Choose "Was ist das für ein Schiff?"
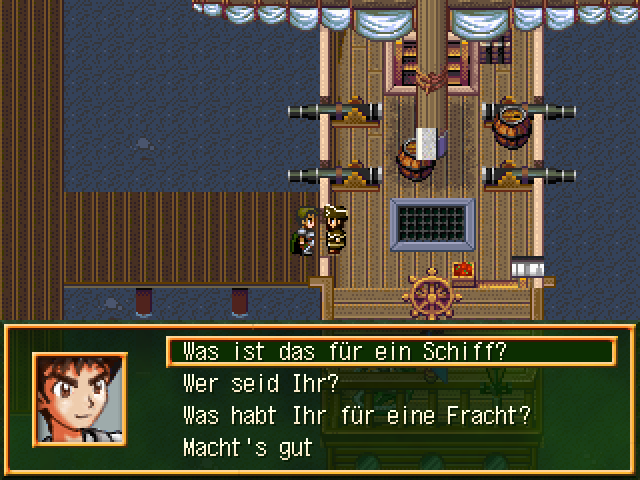Screen dimensions: 640x480 tap(345, 352)
